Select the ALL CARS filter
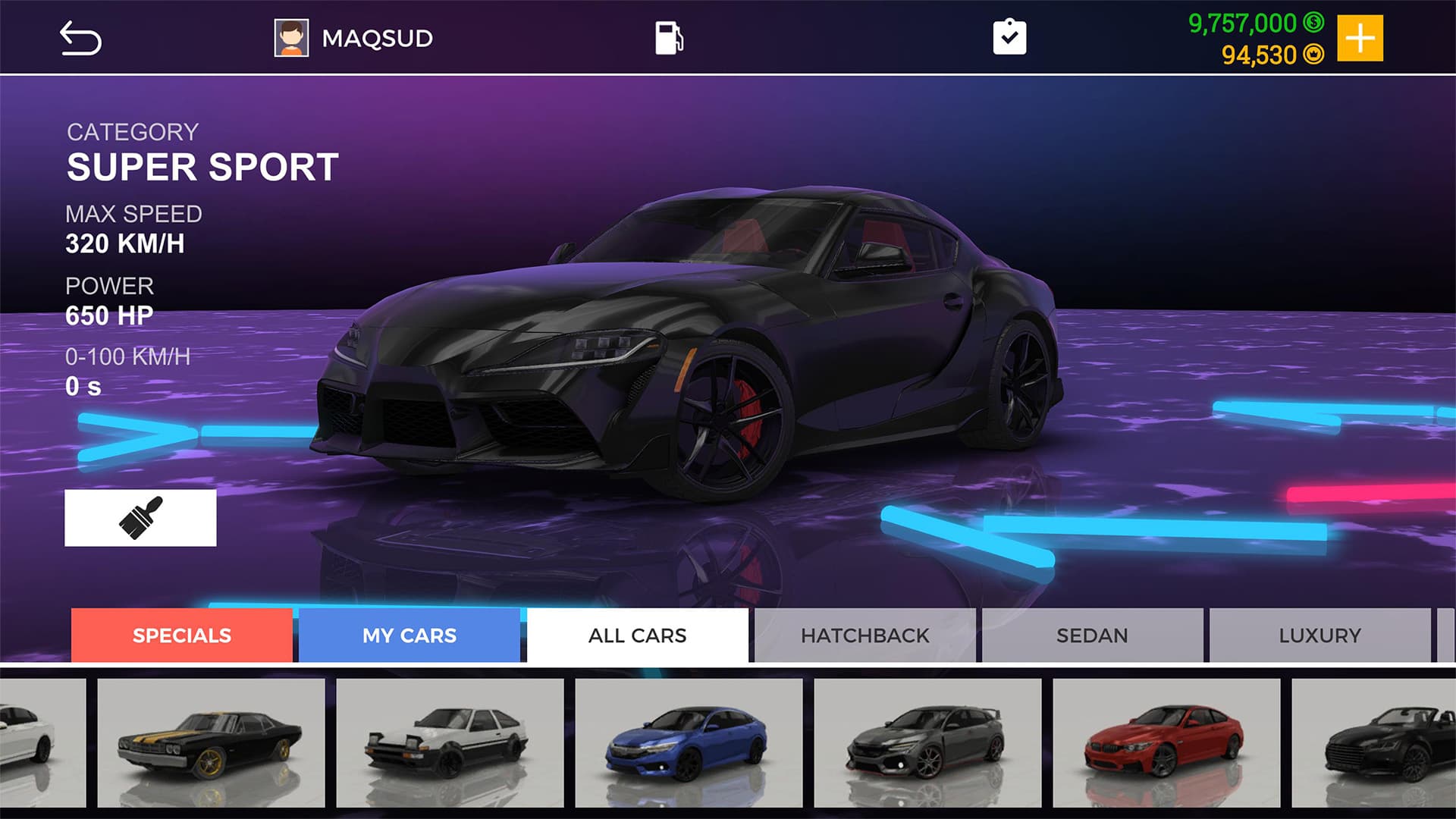The width and height of the screenshot is (1456, 819). 637,635
